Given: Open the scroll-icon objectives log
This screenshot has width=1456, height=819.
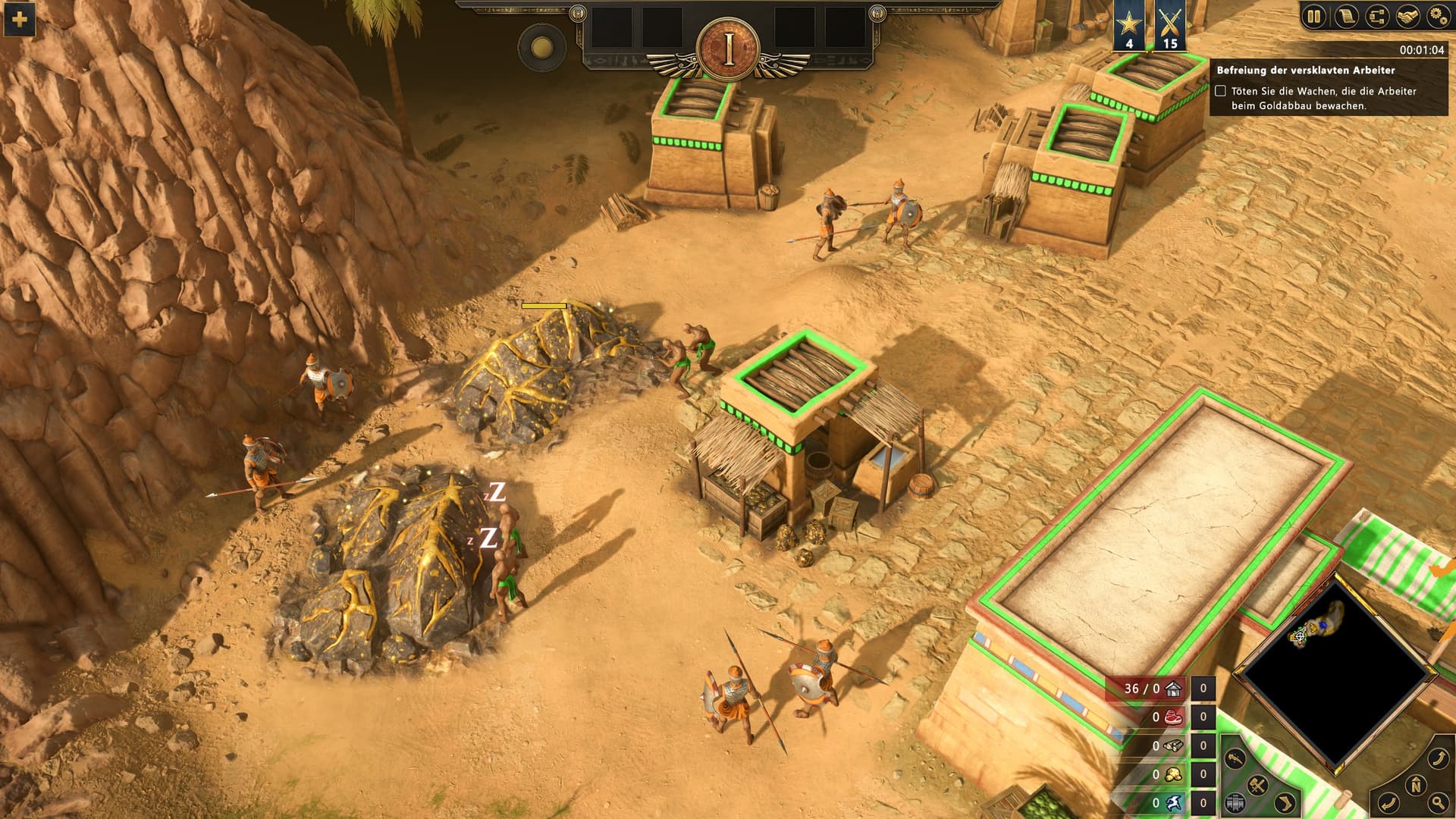Looking at the screenshot, I should 1346,17.
